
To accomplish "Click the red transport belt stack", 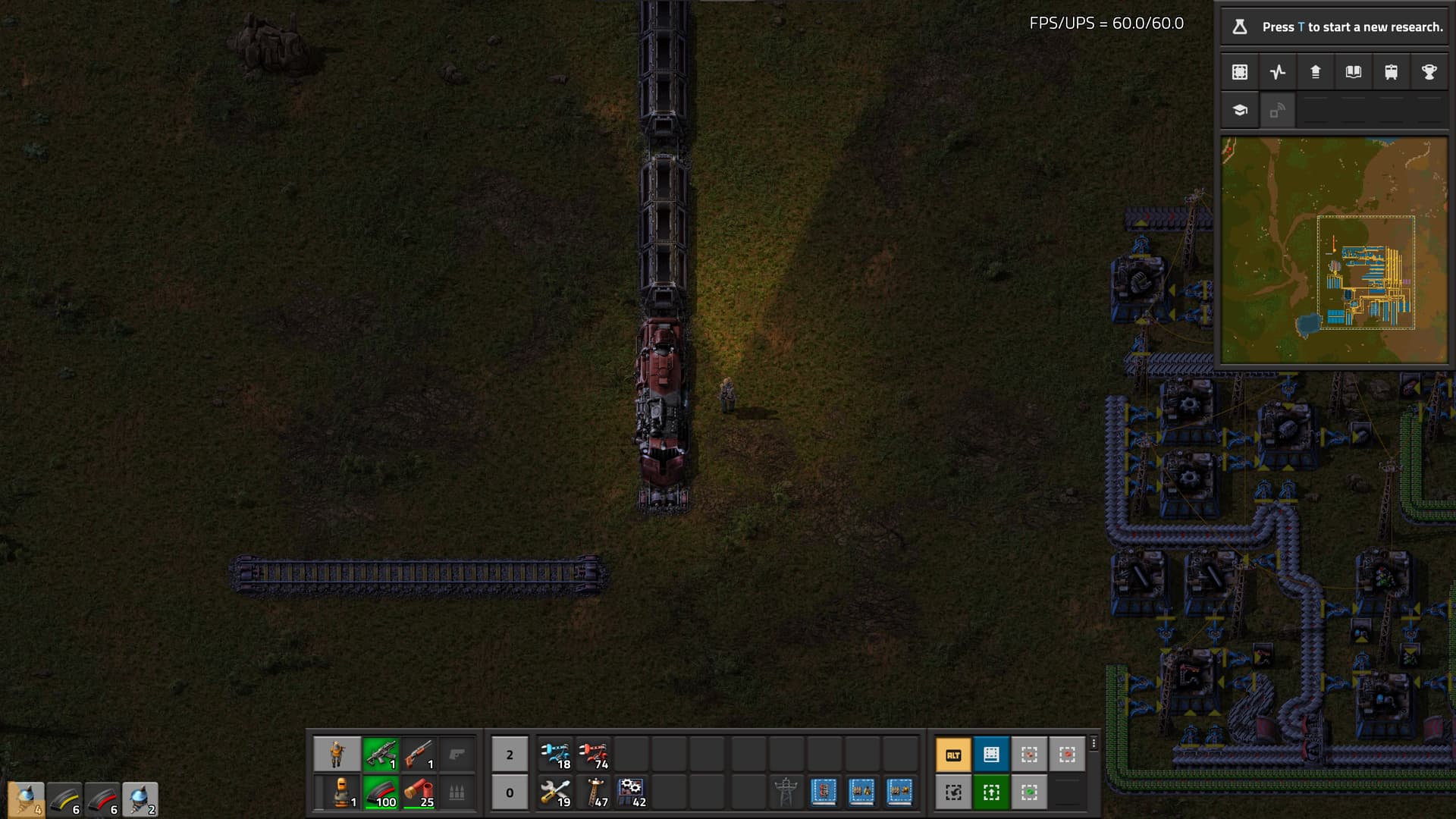I will pos(102,800).
